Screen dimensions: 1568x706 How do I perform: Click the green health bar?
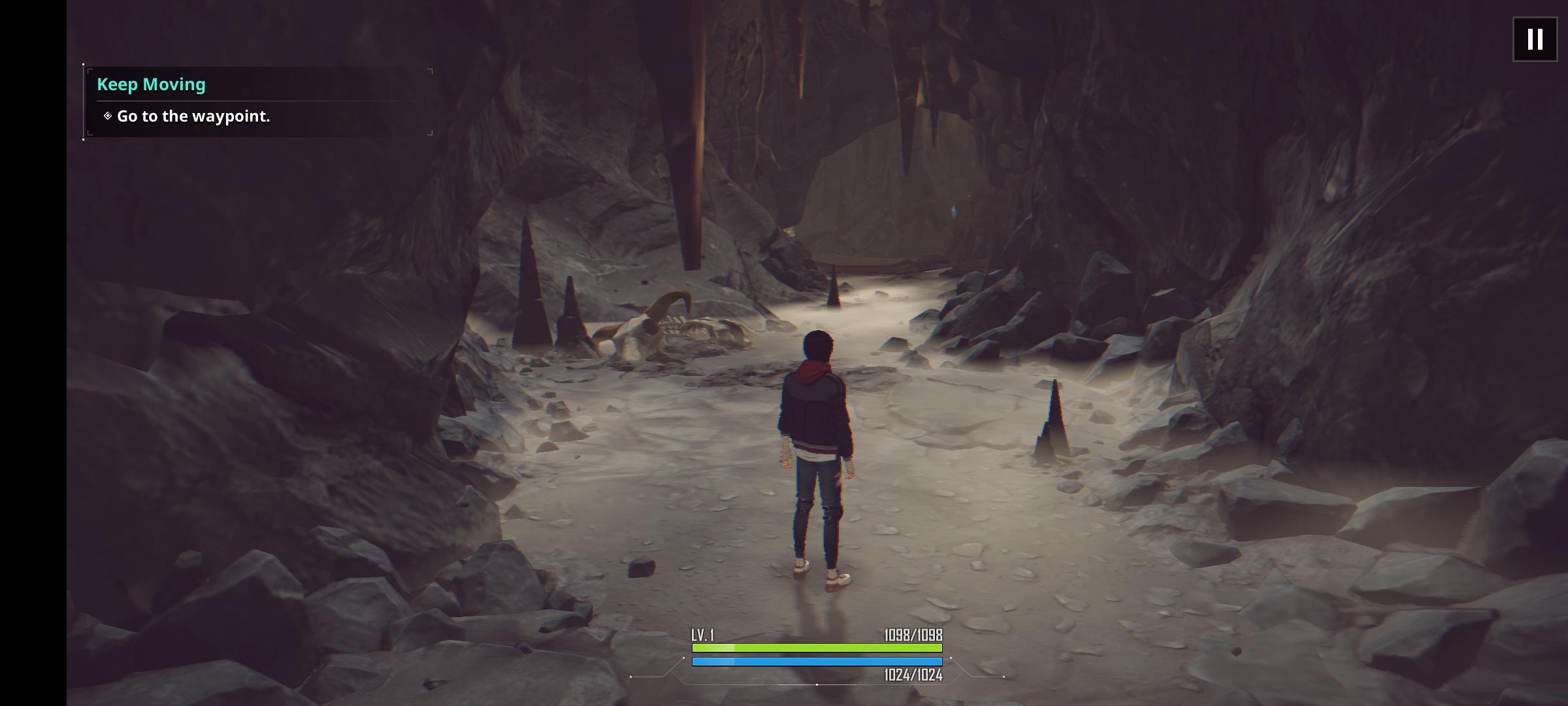coord(815,648)
